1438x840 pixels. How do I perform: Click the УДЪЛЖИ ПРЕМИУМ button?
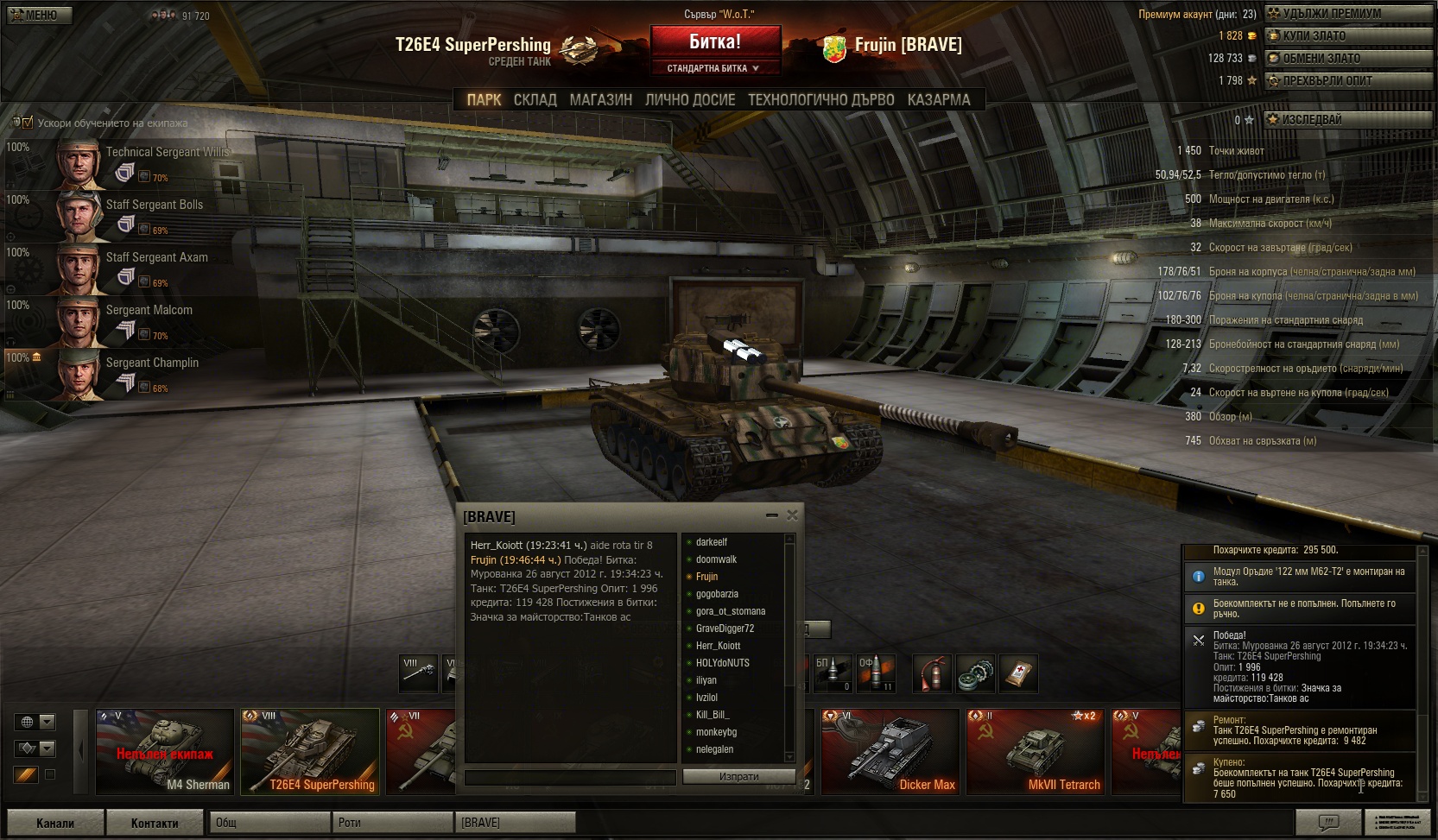click(x=1348, y=14)
